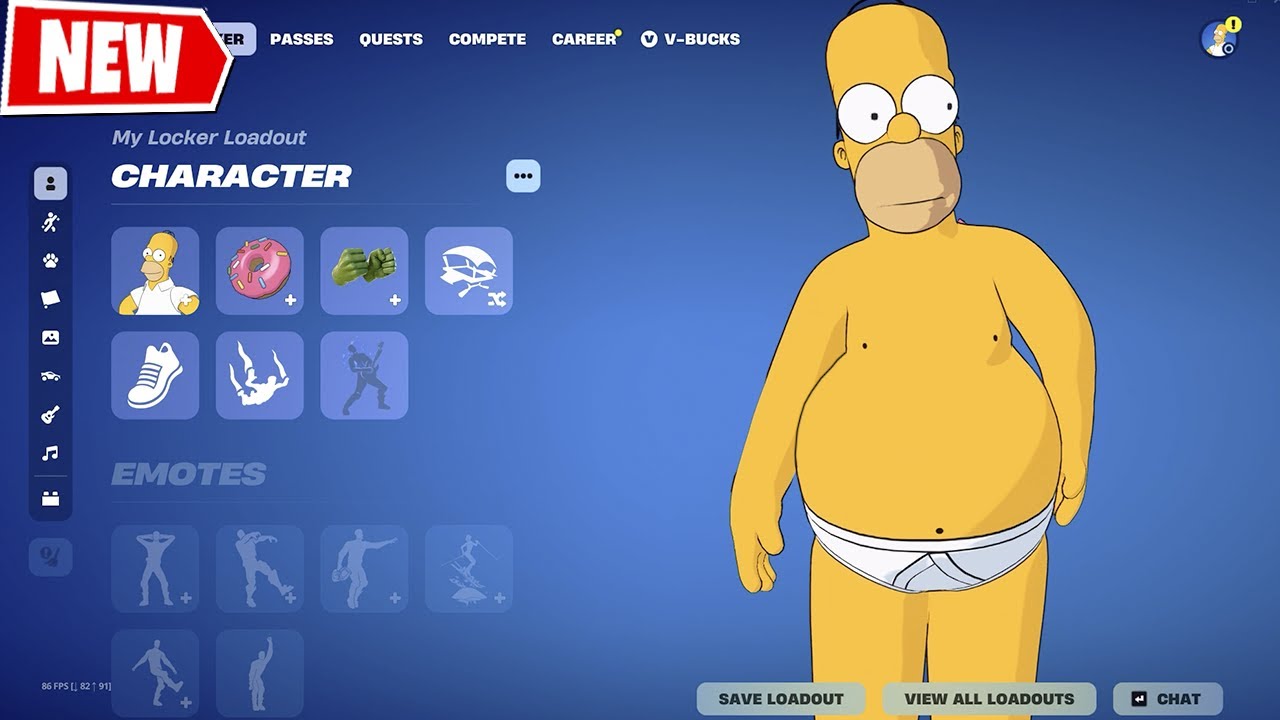The height and width of the screenshot is (720, 1280).
Task: Save the current loadout
Action: 781,699
